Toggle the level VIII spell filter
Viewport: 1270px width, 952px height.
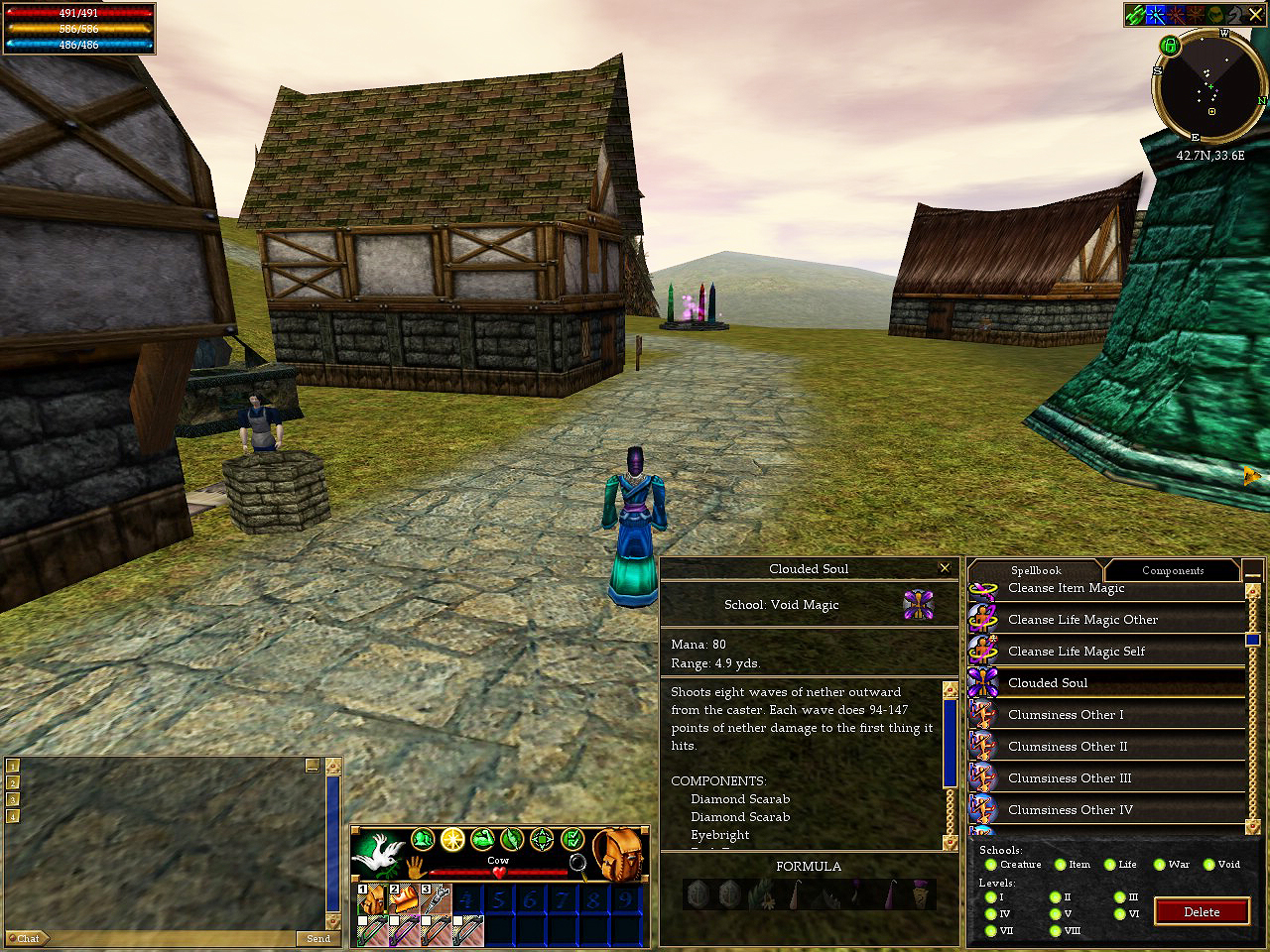(1055, 931)
